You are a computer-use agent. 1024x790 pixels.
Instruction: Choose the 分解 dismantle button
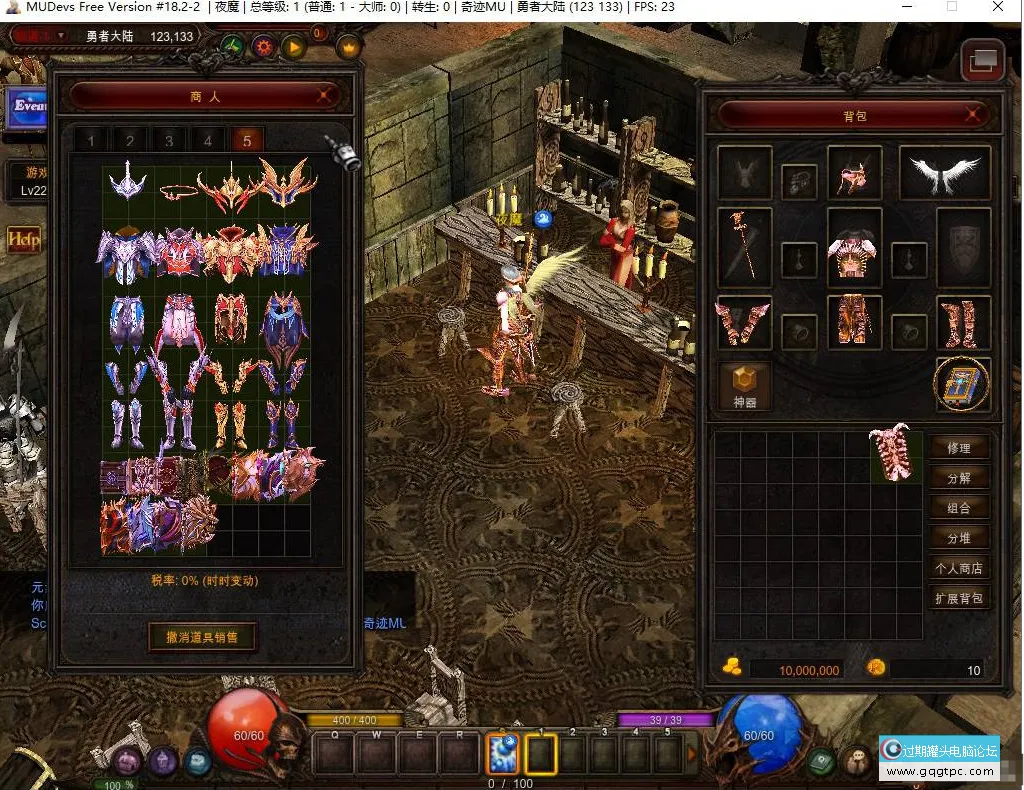pyautogui.click(x=958, y=478)
